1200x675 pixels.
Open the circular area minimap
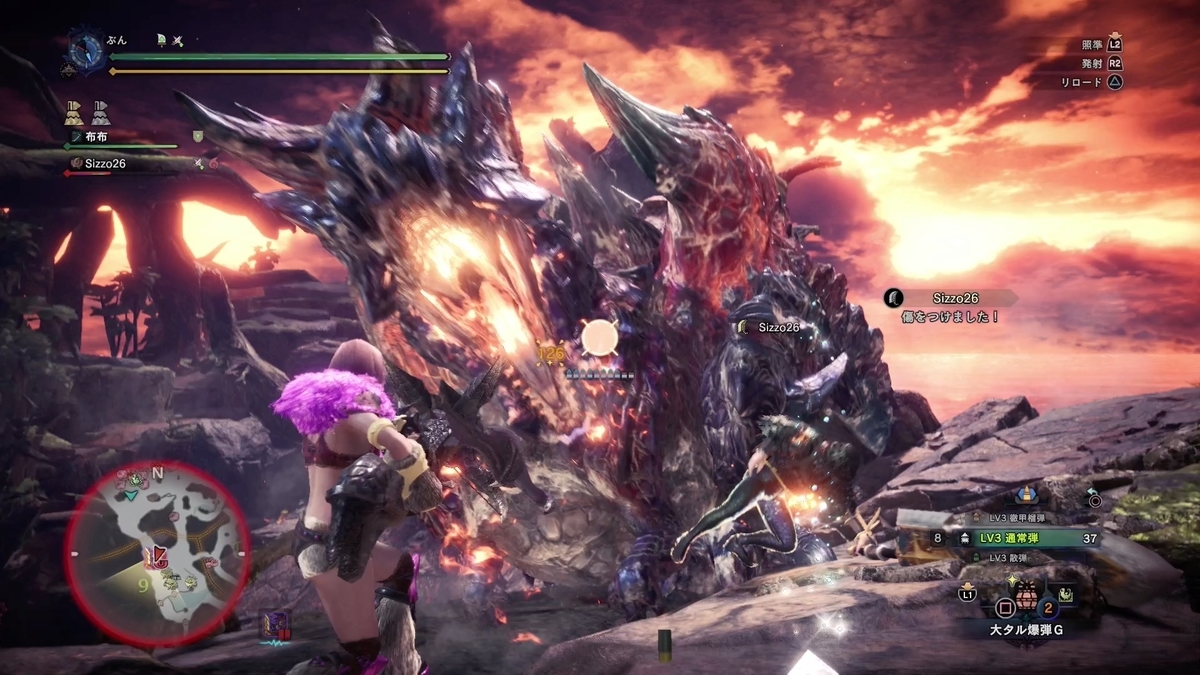tap(157, 553)
